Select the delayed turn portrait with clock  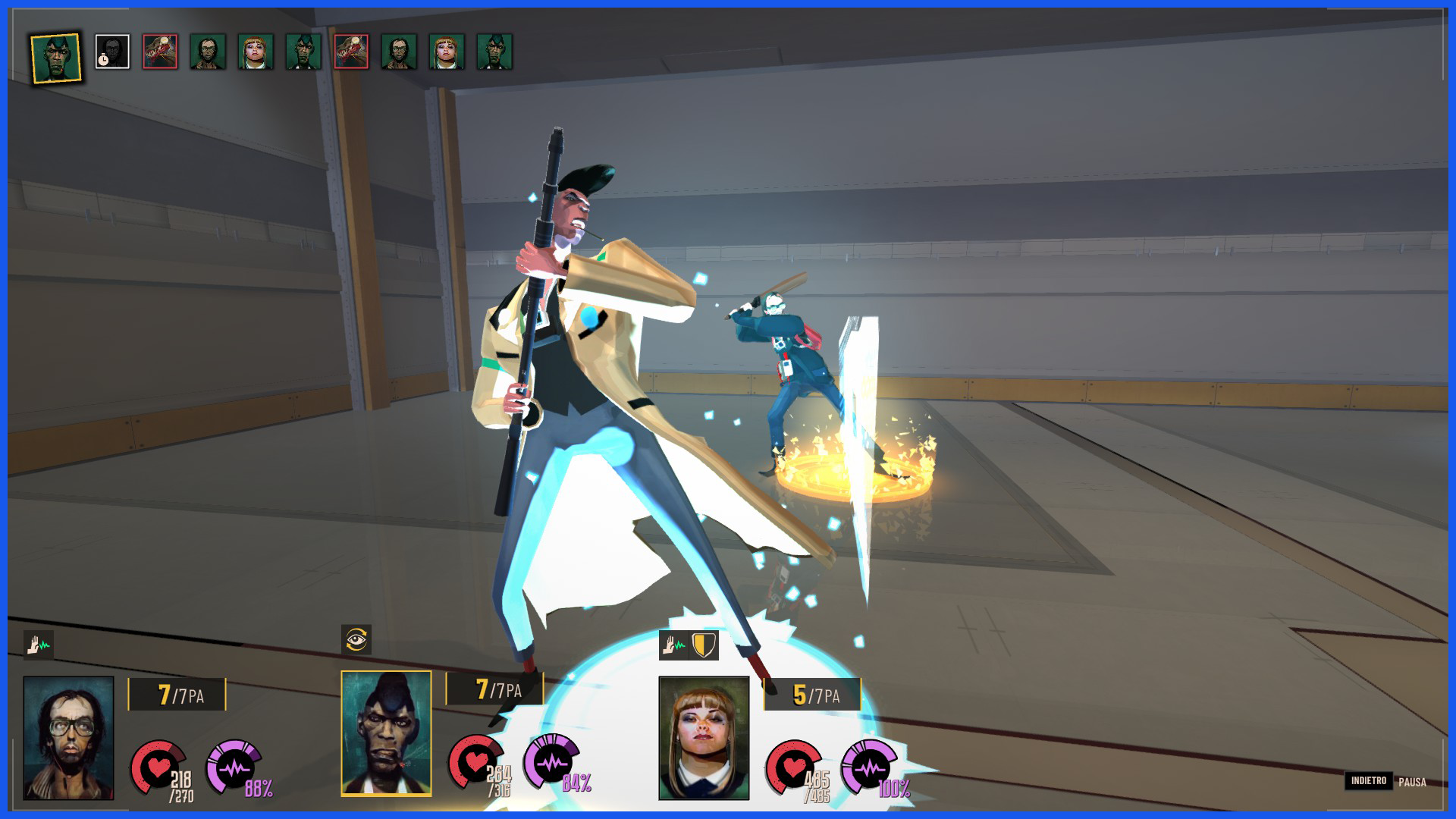click(112, 52)
